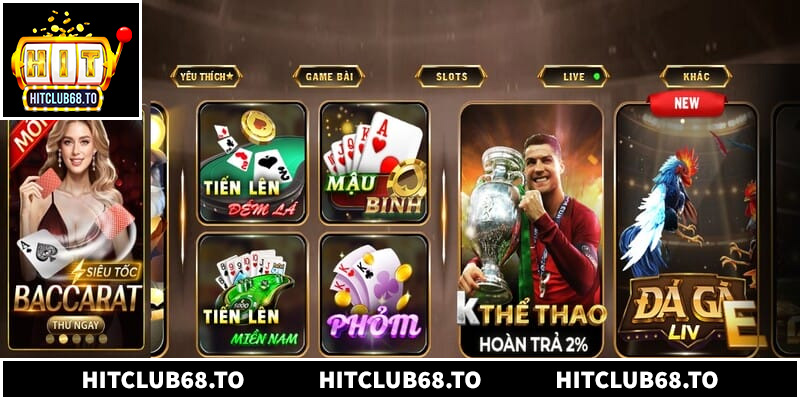The image size is (800, 400).
Task: Choose Tiến Lên Miền Nam game
Action: pos(252,294)
